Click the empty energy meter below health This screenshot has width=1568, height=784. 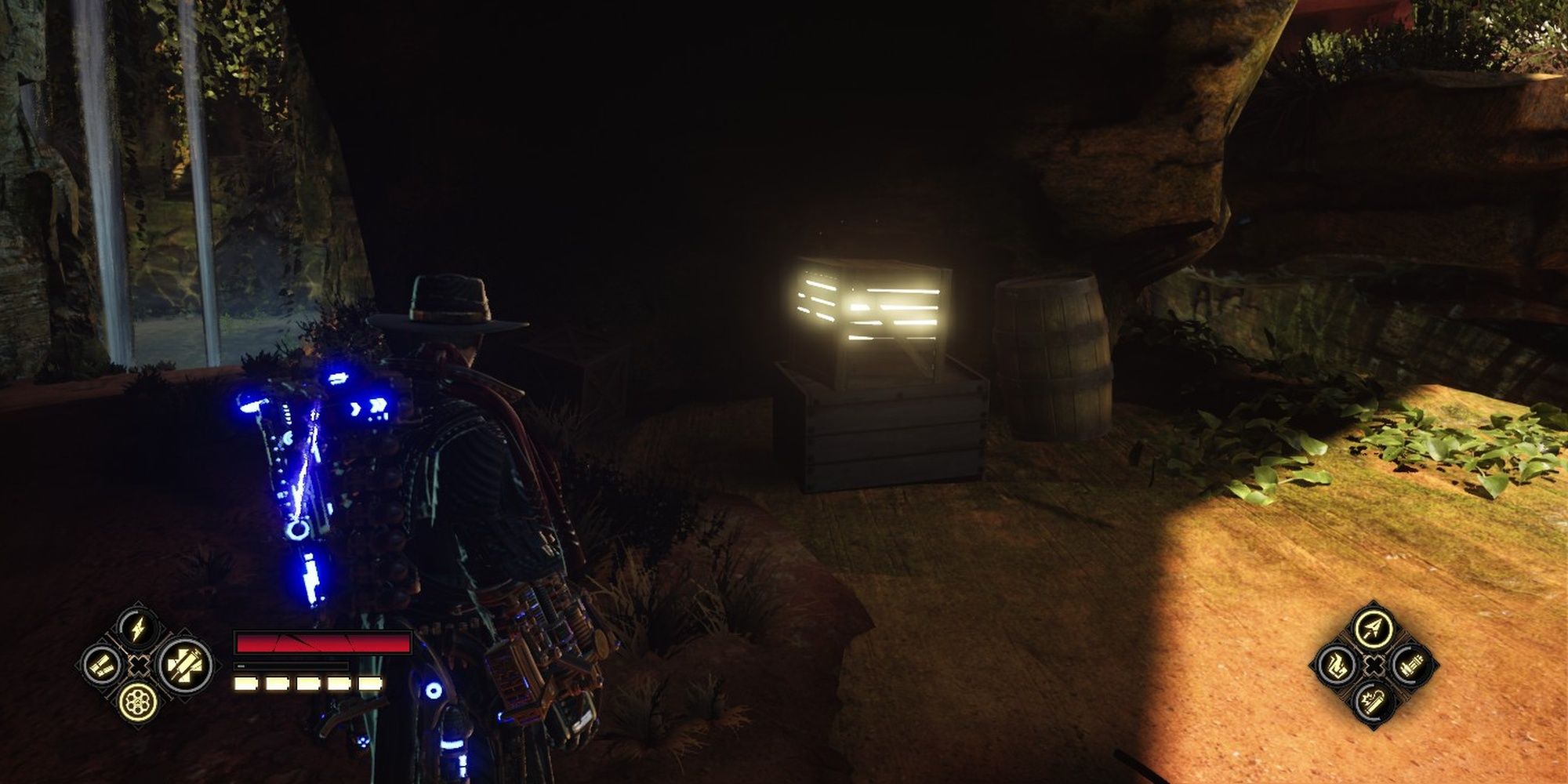click(290, 666)
